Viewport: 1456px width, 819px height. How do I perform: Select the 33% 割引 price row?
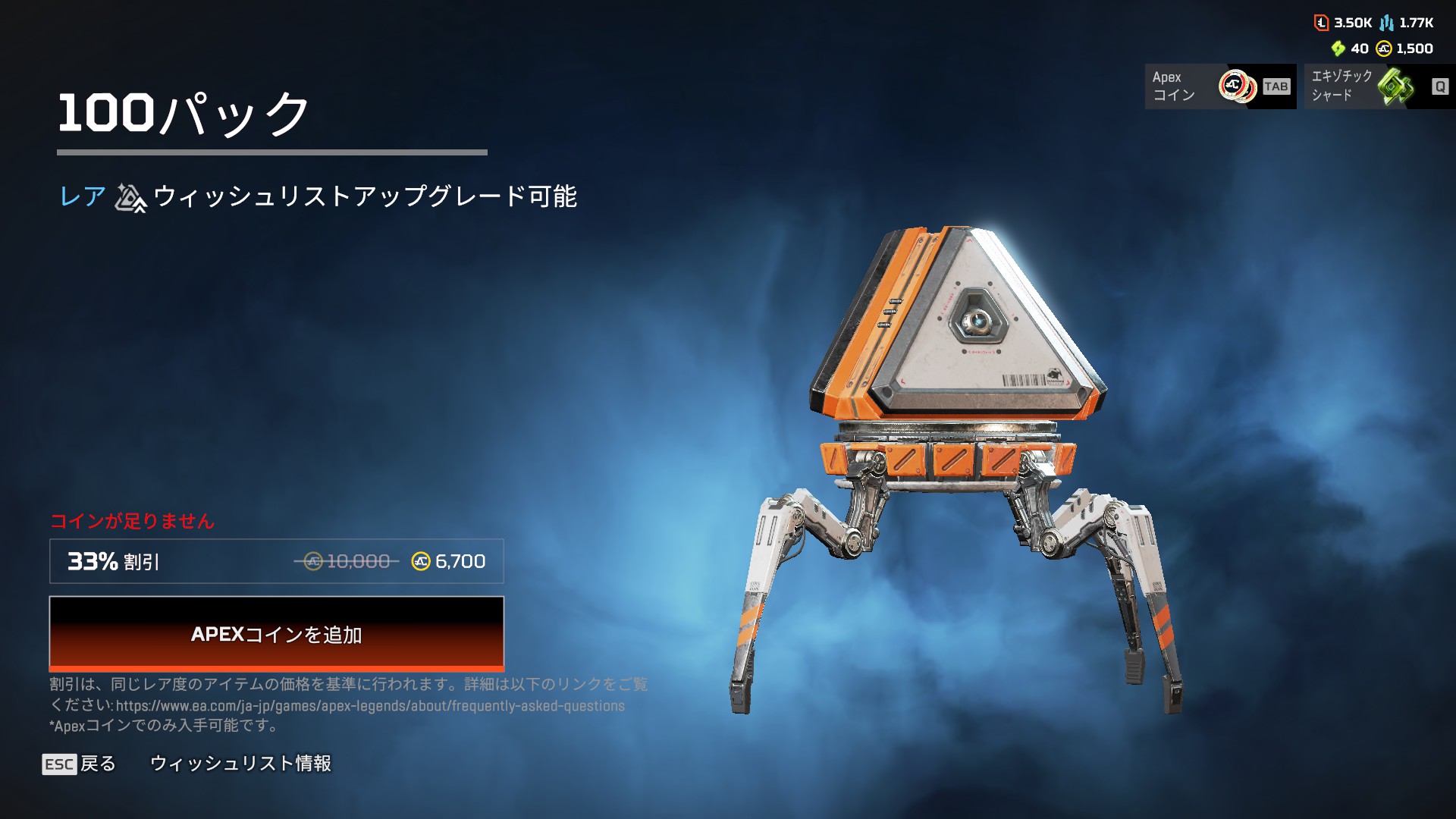click(276, 561)
